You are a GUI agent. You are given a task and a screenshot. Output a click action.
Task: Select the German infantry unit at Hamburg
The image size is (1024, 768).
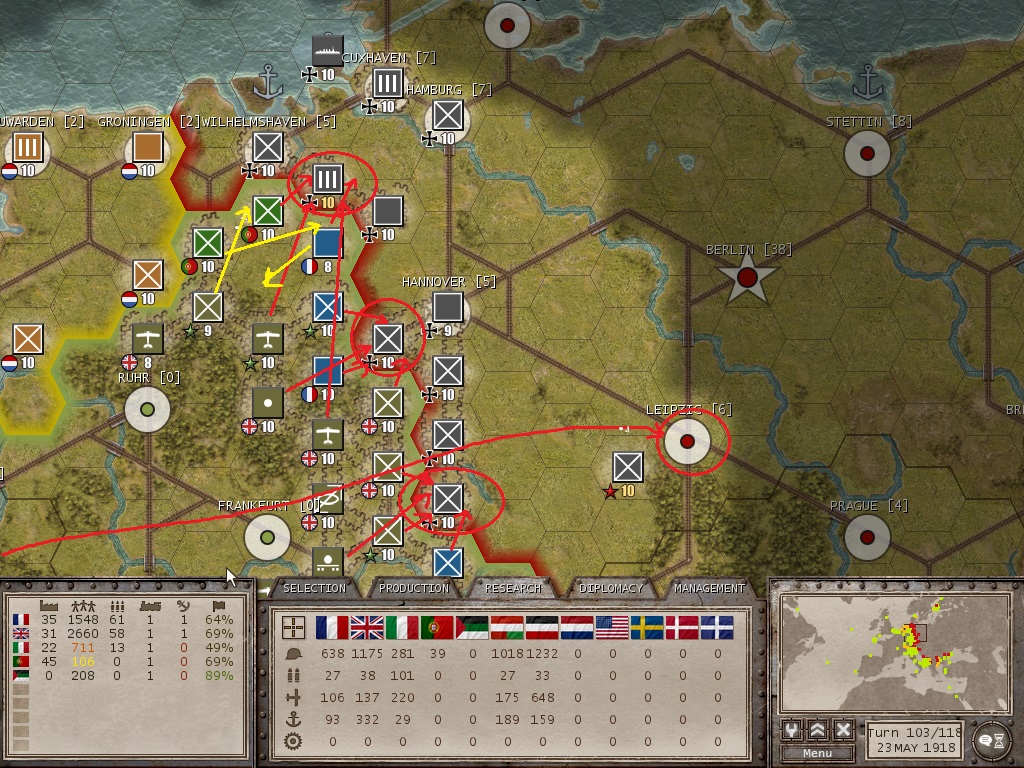[447, 115]
